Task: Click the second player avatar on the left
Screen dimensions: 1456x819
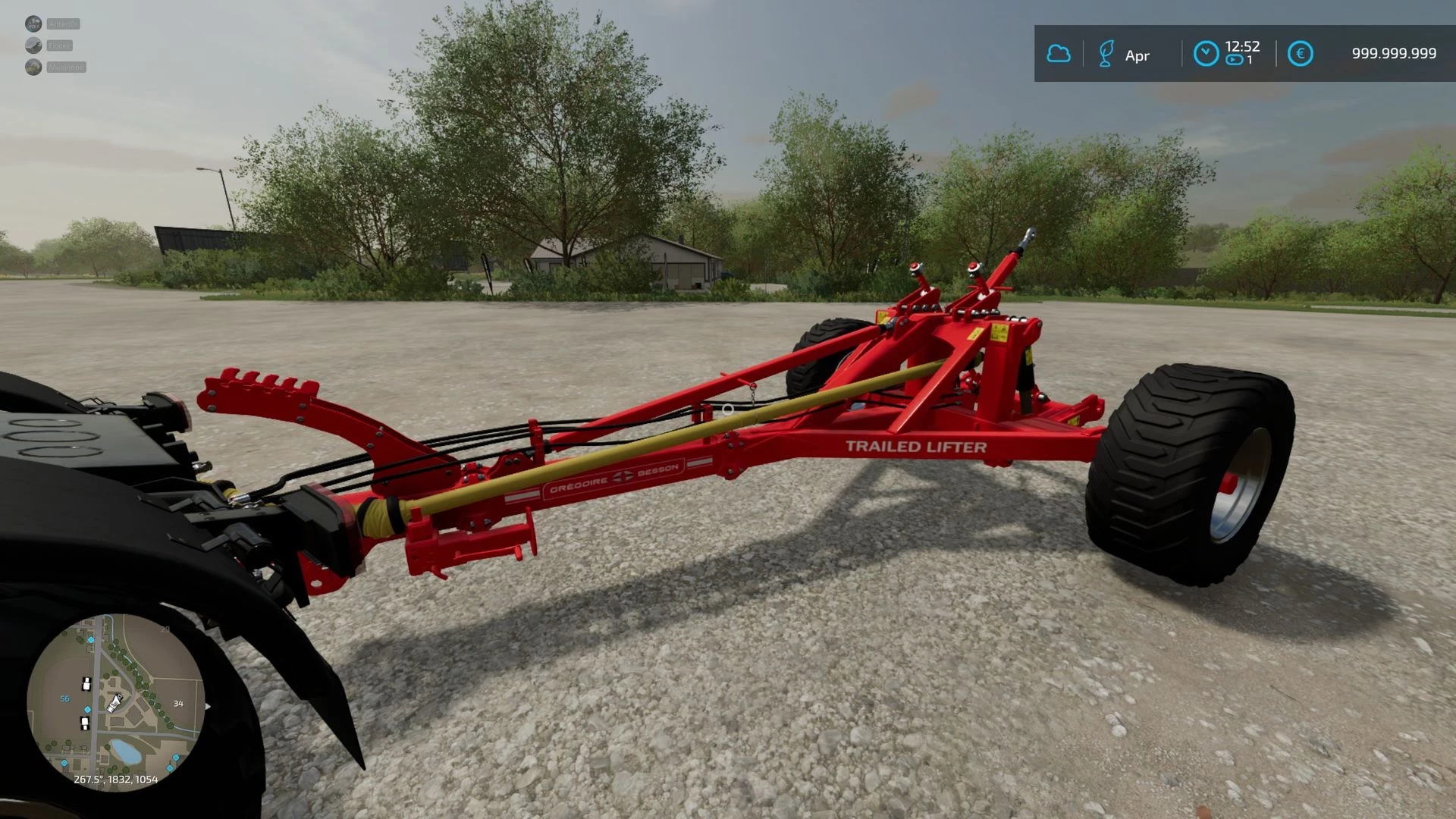Action: pyautogui.click(x=33, y=45)
